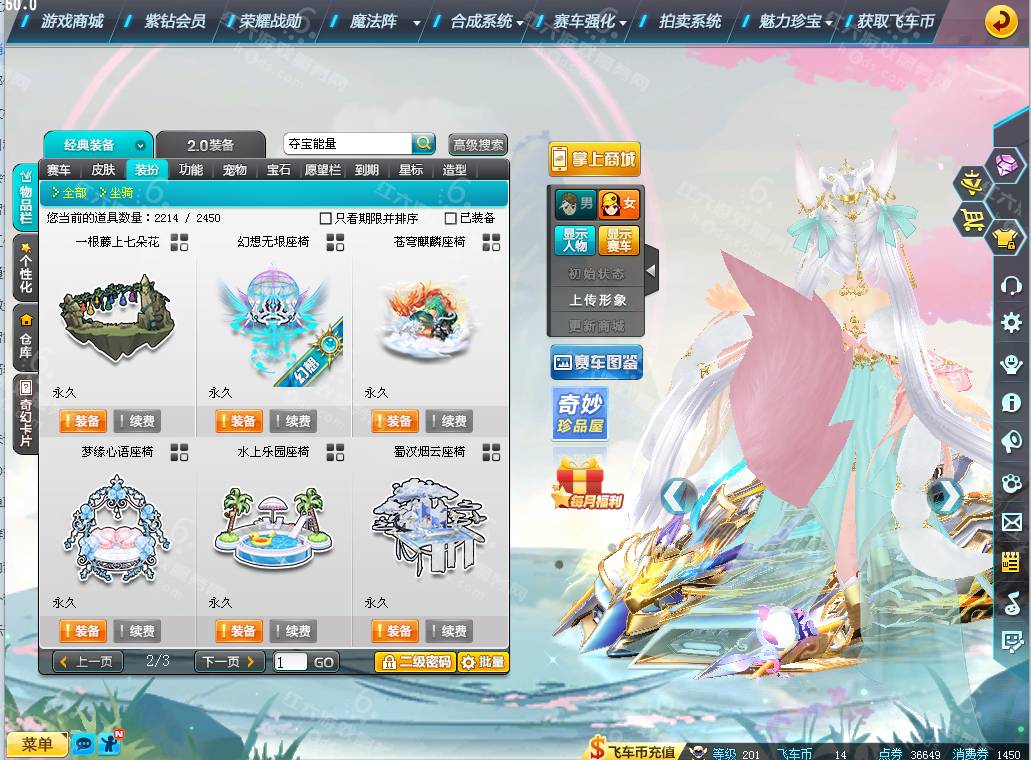Go back to 上一页 previous page

tap(89, 661)
